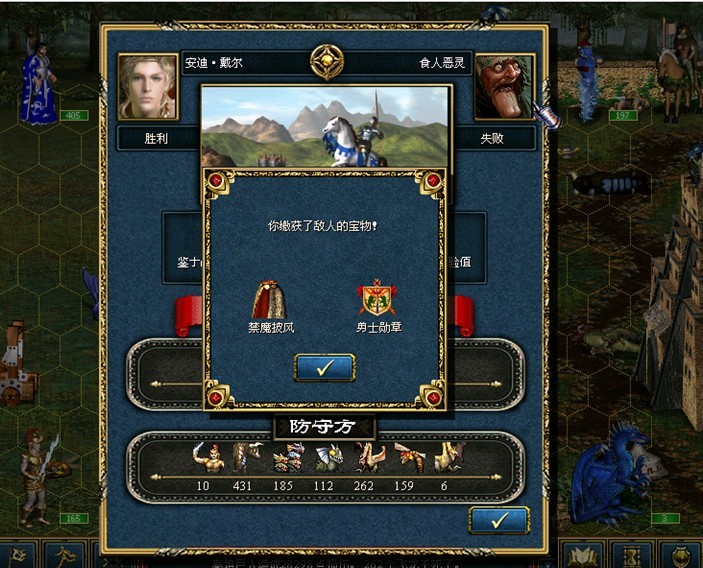This screenshot has height=568, width=703.
Task: Close the battle results with the checkmark
Action: pyautogui.click(x=498, y=520)
